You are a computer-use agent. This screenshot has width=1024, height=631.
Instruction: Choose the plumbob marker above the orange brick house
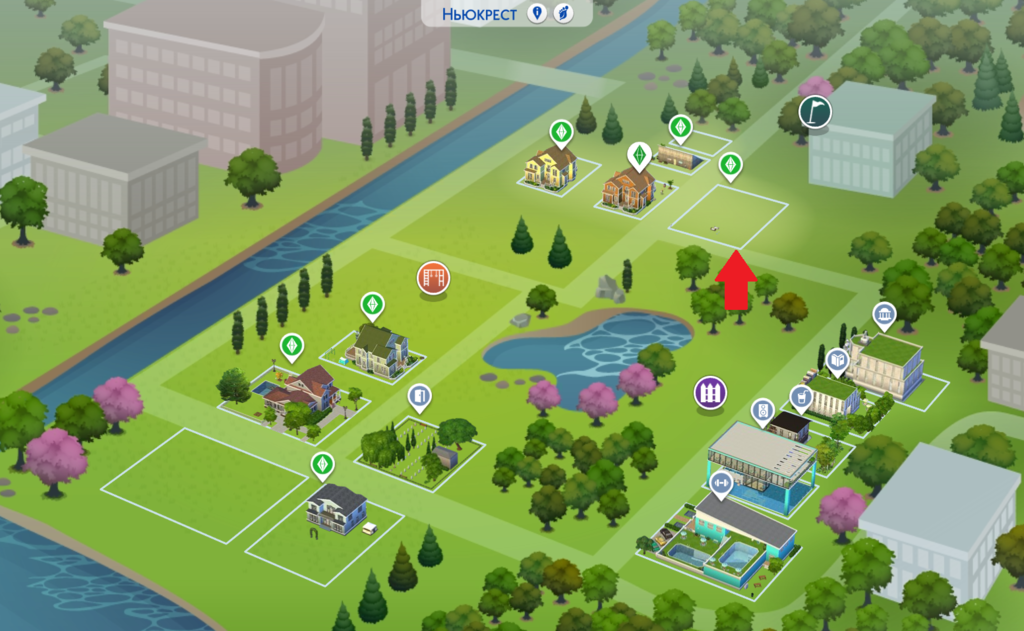[x=638, y=154]
